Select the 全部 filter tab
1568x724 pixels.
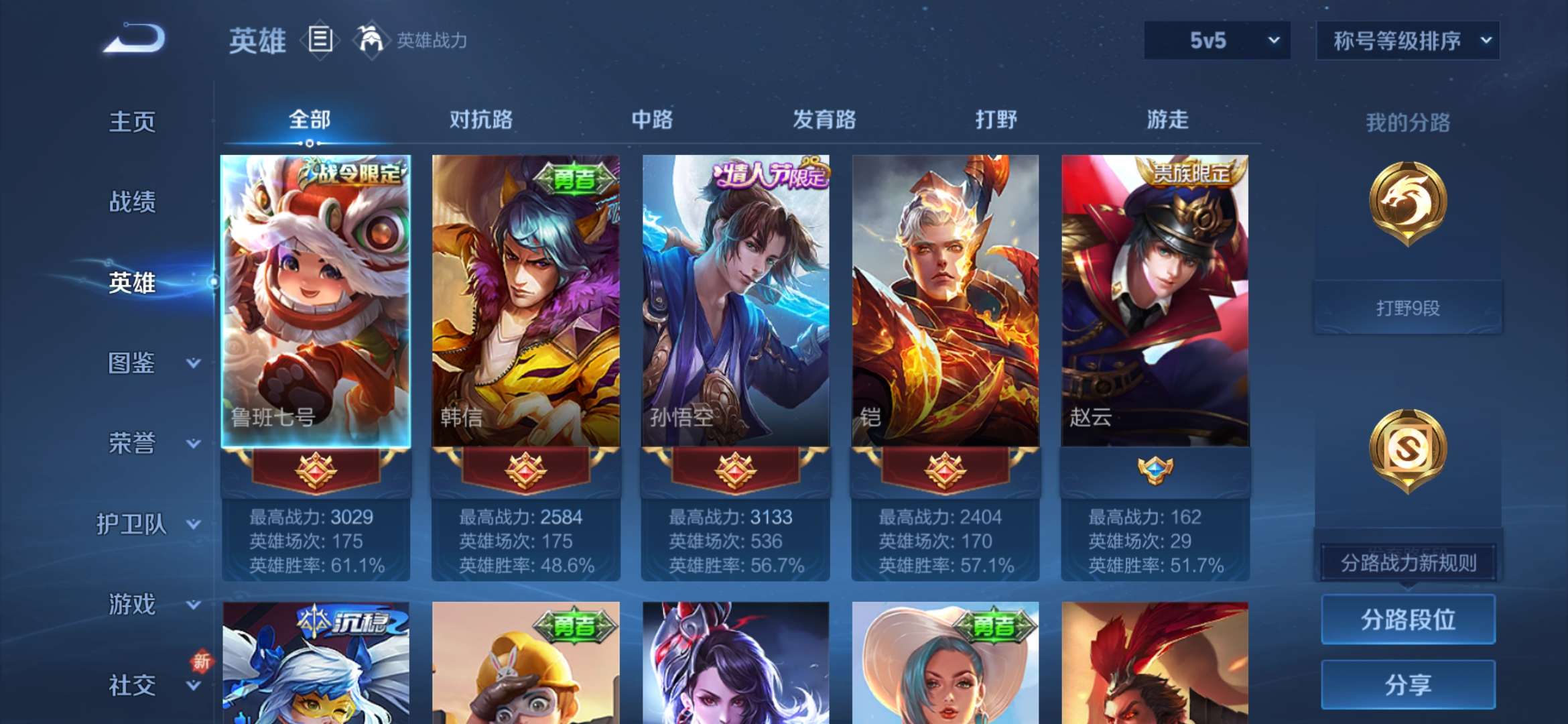pos(308,119)
